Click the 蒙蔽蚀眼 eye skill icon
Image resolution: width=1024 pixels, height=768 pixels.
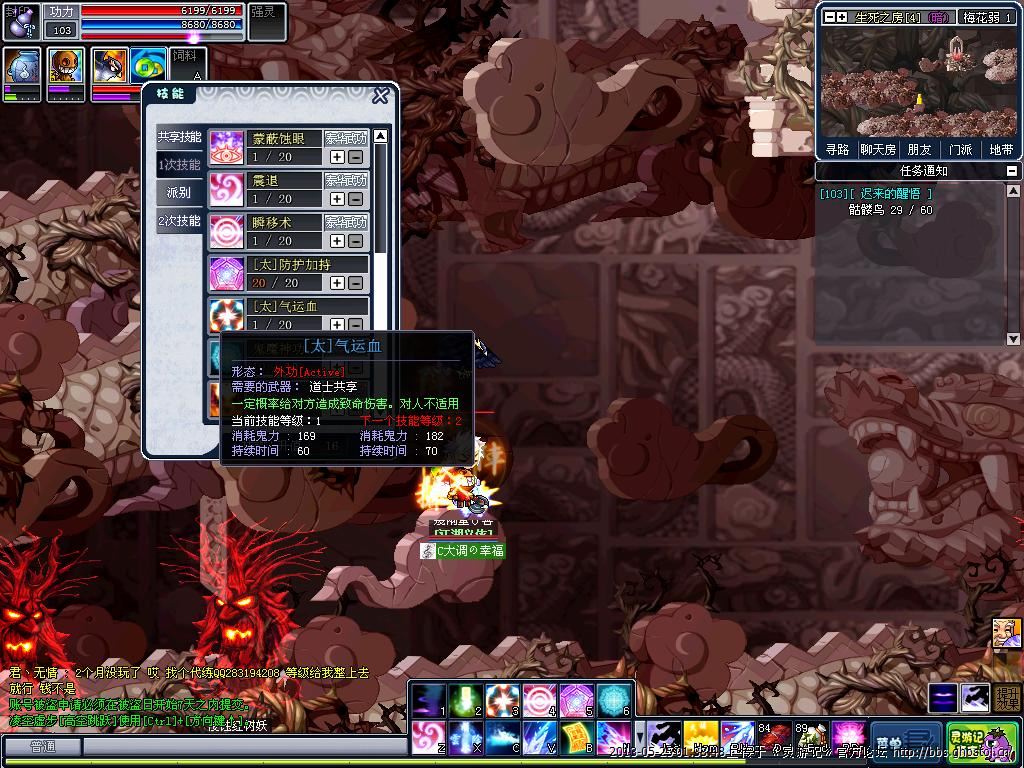pyautogui.click(x=226, y=148)
